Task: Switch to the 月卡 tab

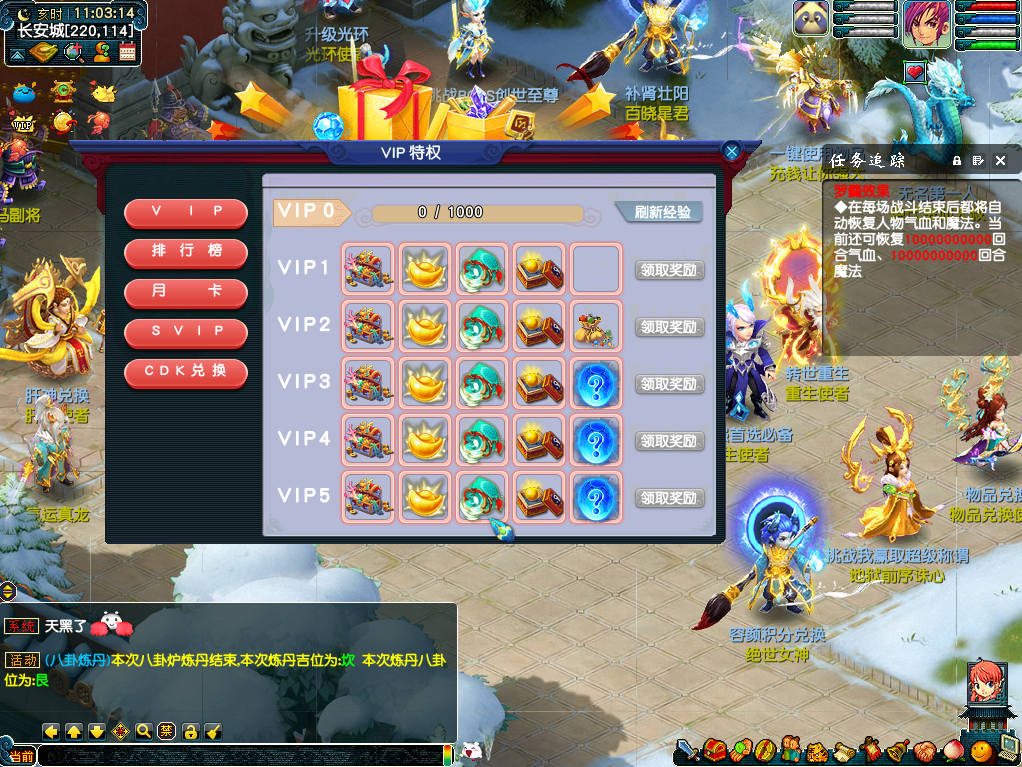Action: 186,292
